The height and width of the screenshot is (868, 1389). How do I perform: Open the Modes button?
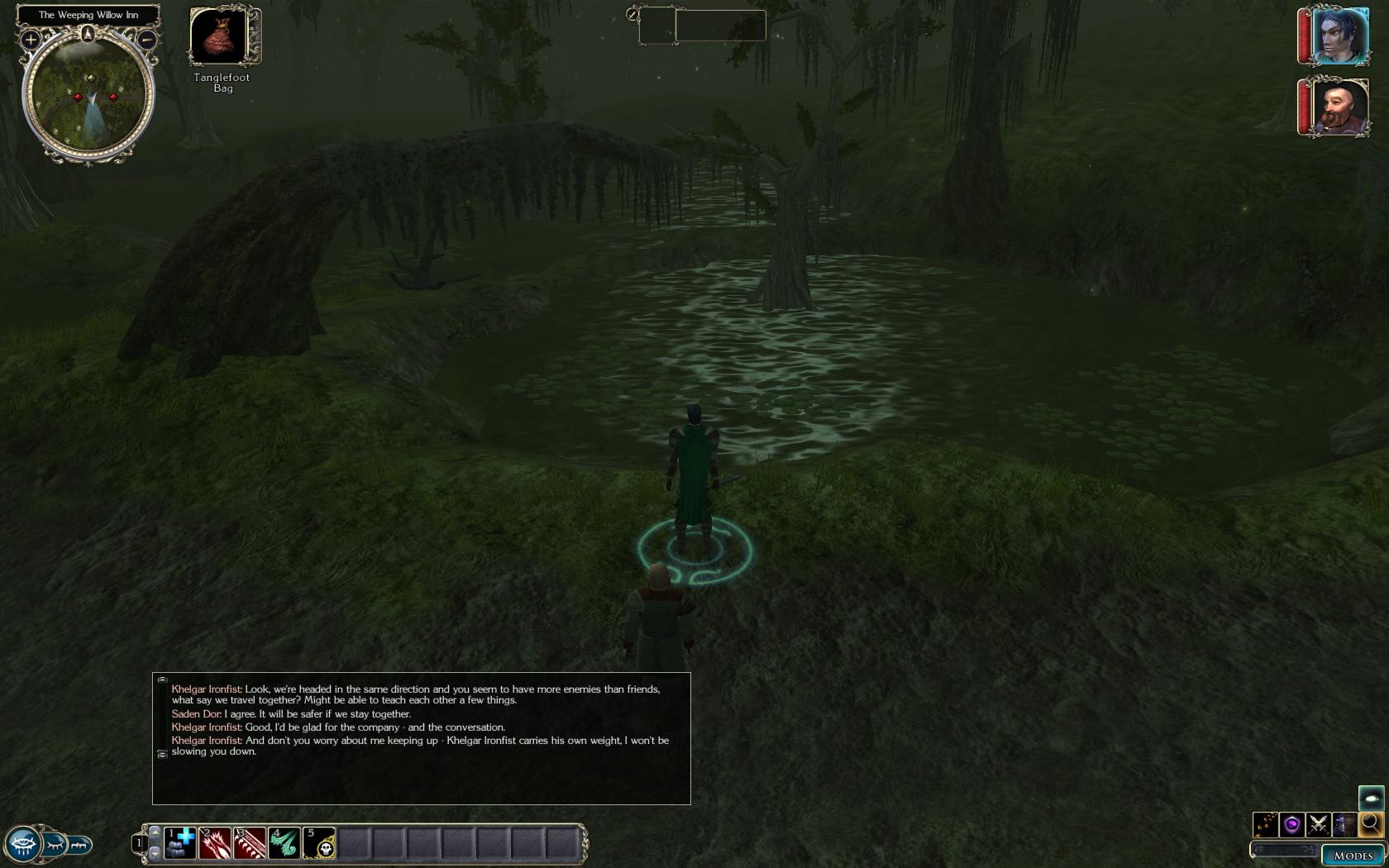(x=1353, y=856)
